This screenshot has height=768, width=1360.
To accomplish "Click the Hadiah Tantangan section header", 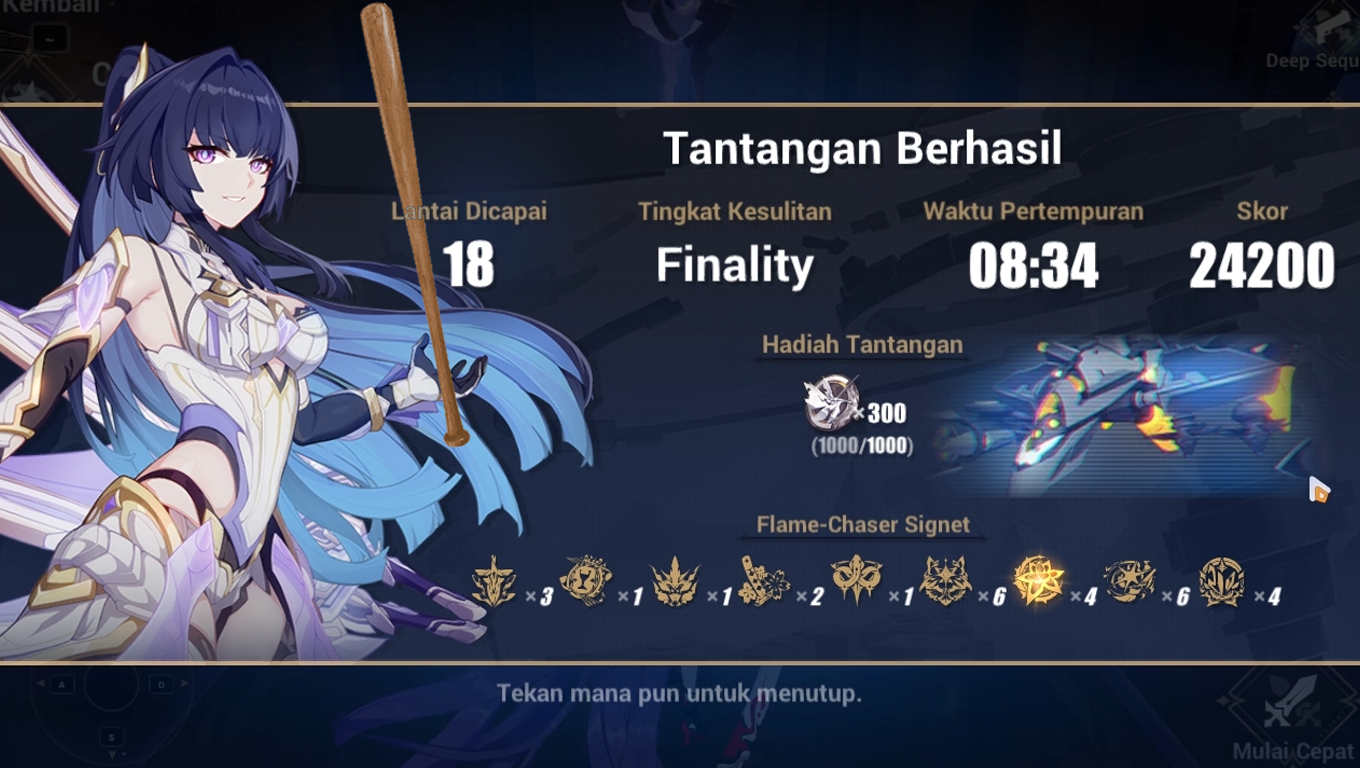I will 862,344.
